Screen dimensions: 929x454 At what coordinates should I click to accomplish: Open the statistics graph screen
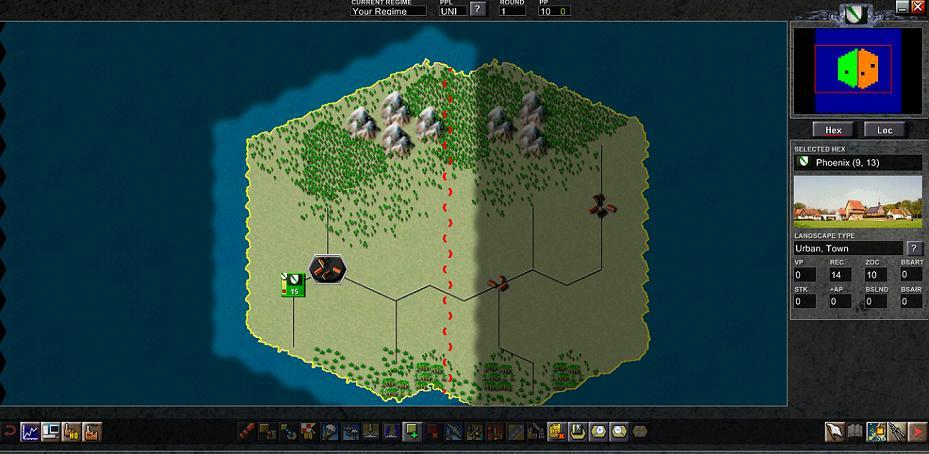point(29,432)
